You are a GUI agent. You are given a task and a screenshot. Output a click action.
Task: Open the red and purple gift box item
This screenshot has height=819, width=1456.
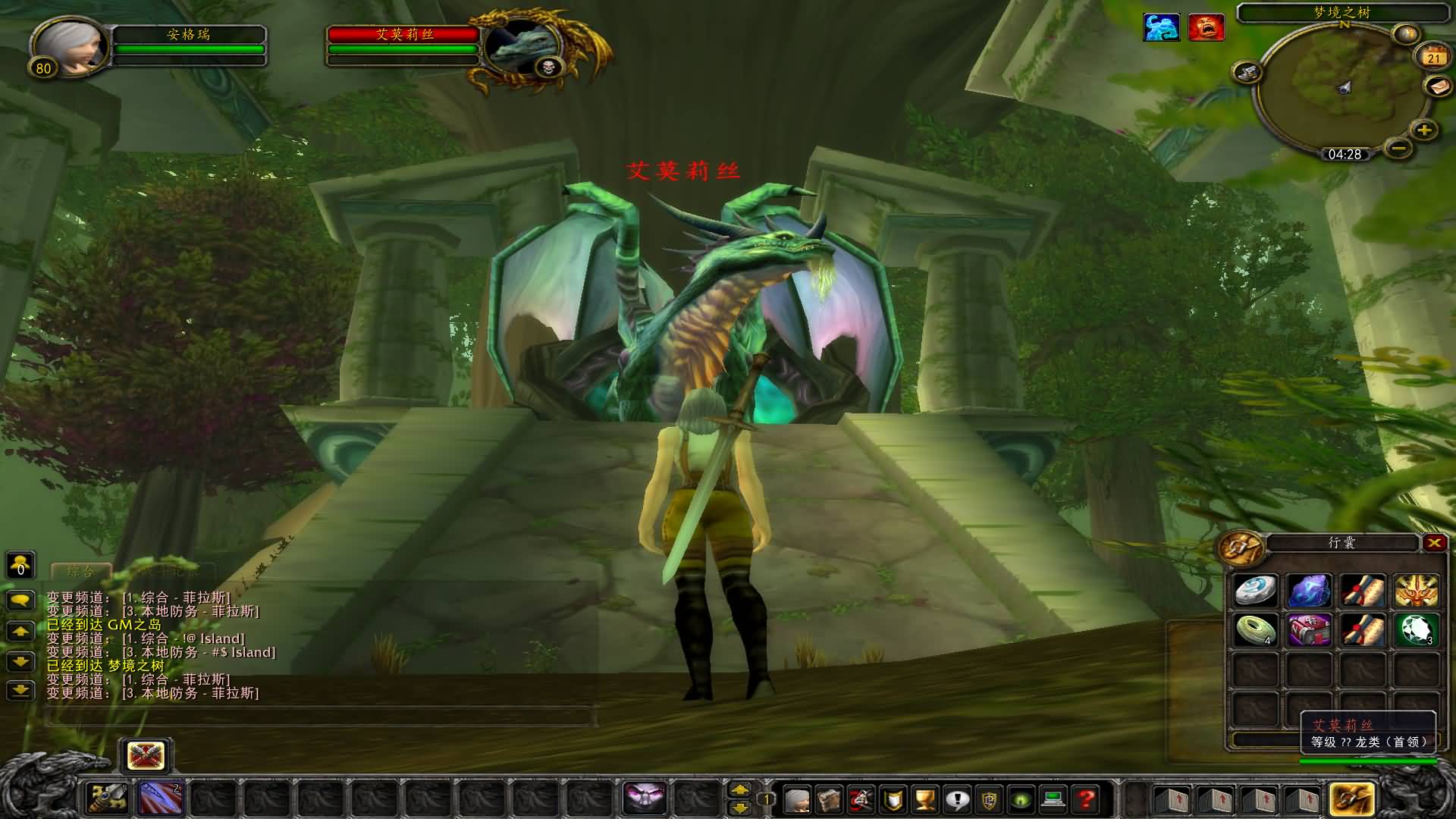click(x=1310, y=630)
